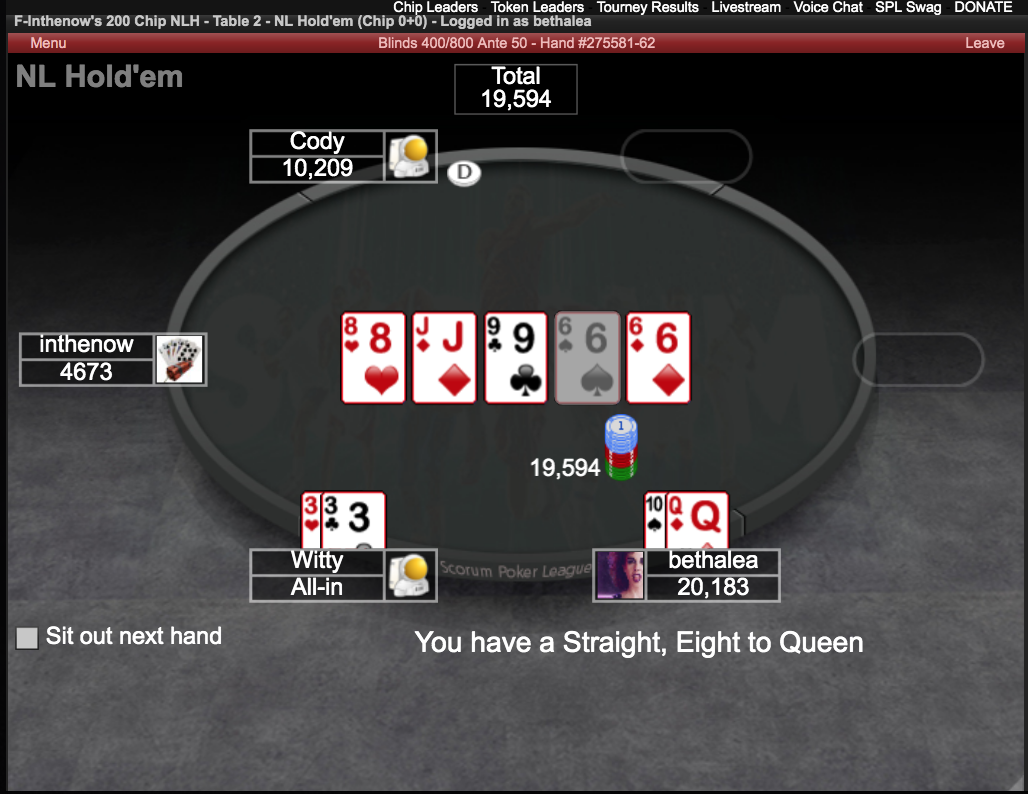Toggle the Sit out next hand checkbox
The width and height of the screenshot is (1028, 794).
click(27, 638)
